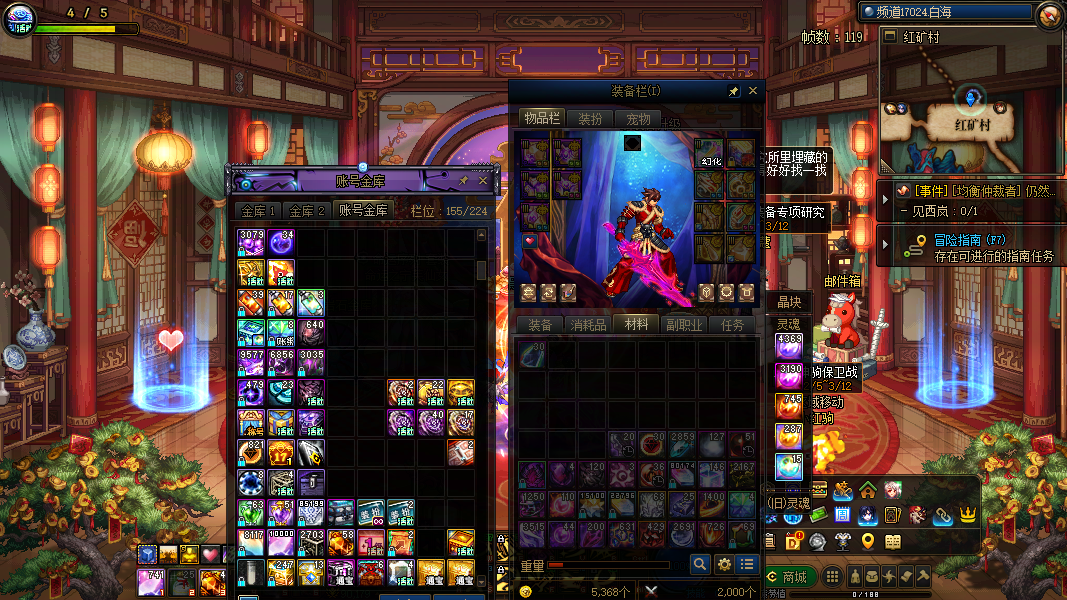Image resolution: width=1067 pixels, height=600 pixels.
Task: Click the inventory magnifier search button
Action: 700,565
